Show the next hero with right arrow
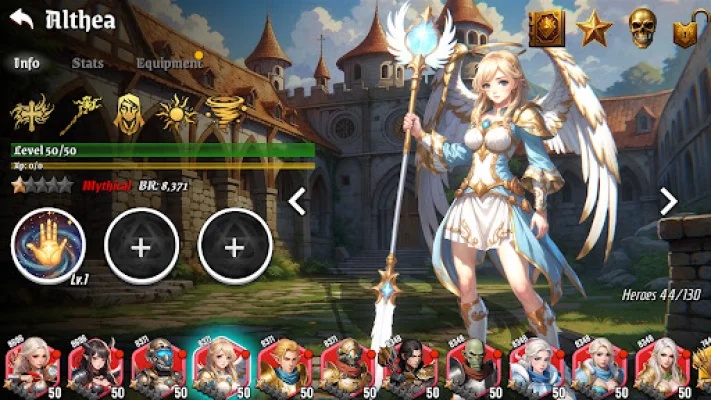The image size is (711, 400). tap(669, 202)
